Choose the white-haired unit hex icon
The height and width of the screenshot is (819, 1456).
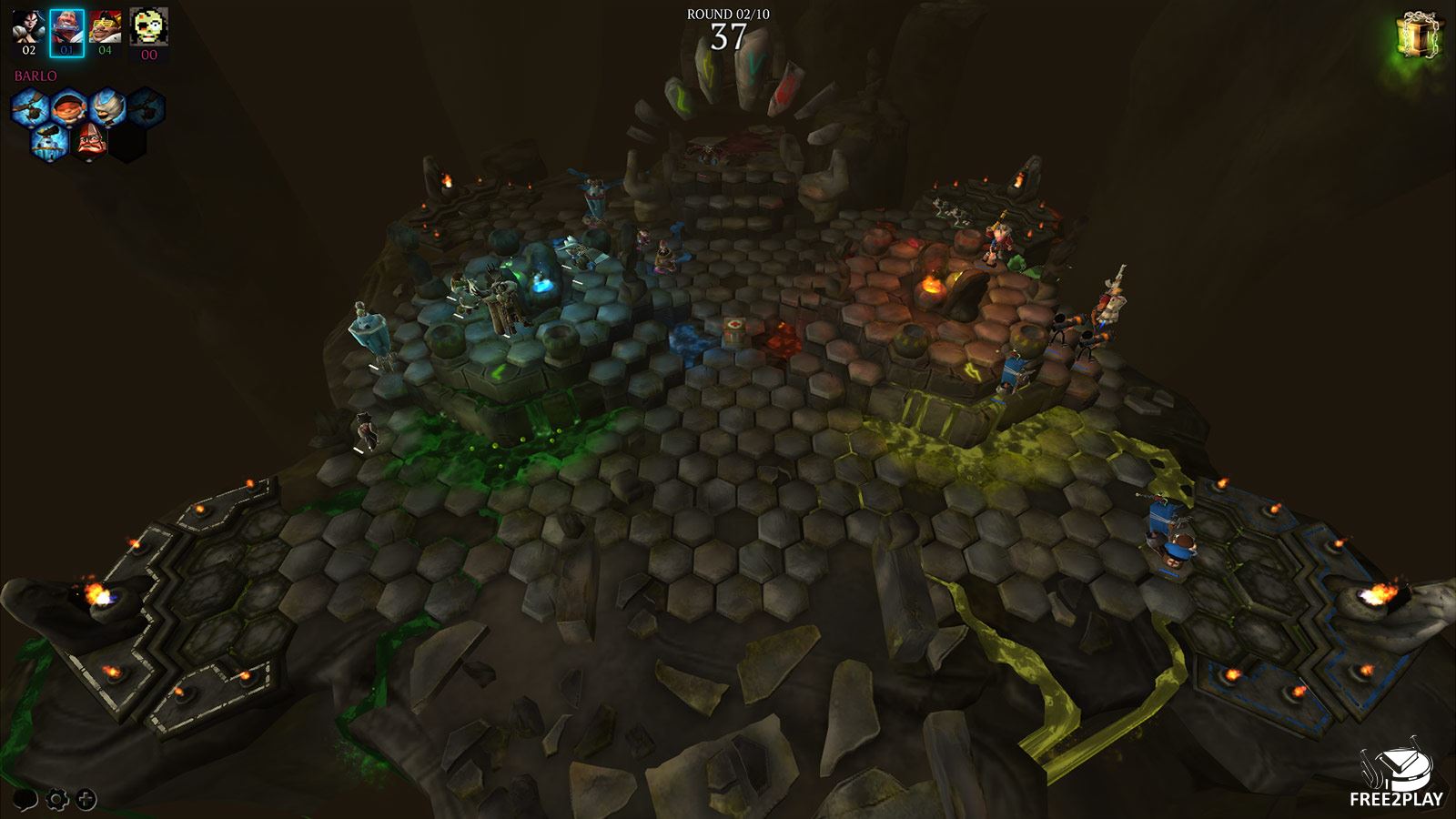pyautogui.click(x=106, y=109)
